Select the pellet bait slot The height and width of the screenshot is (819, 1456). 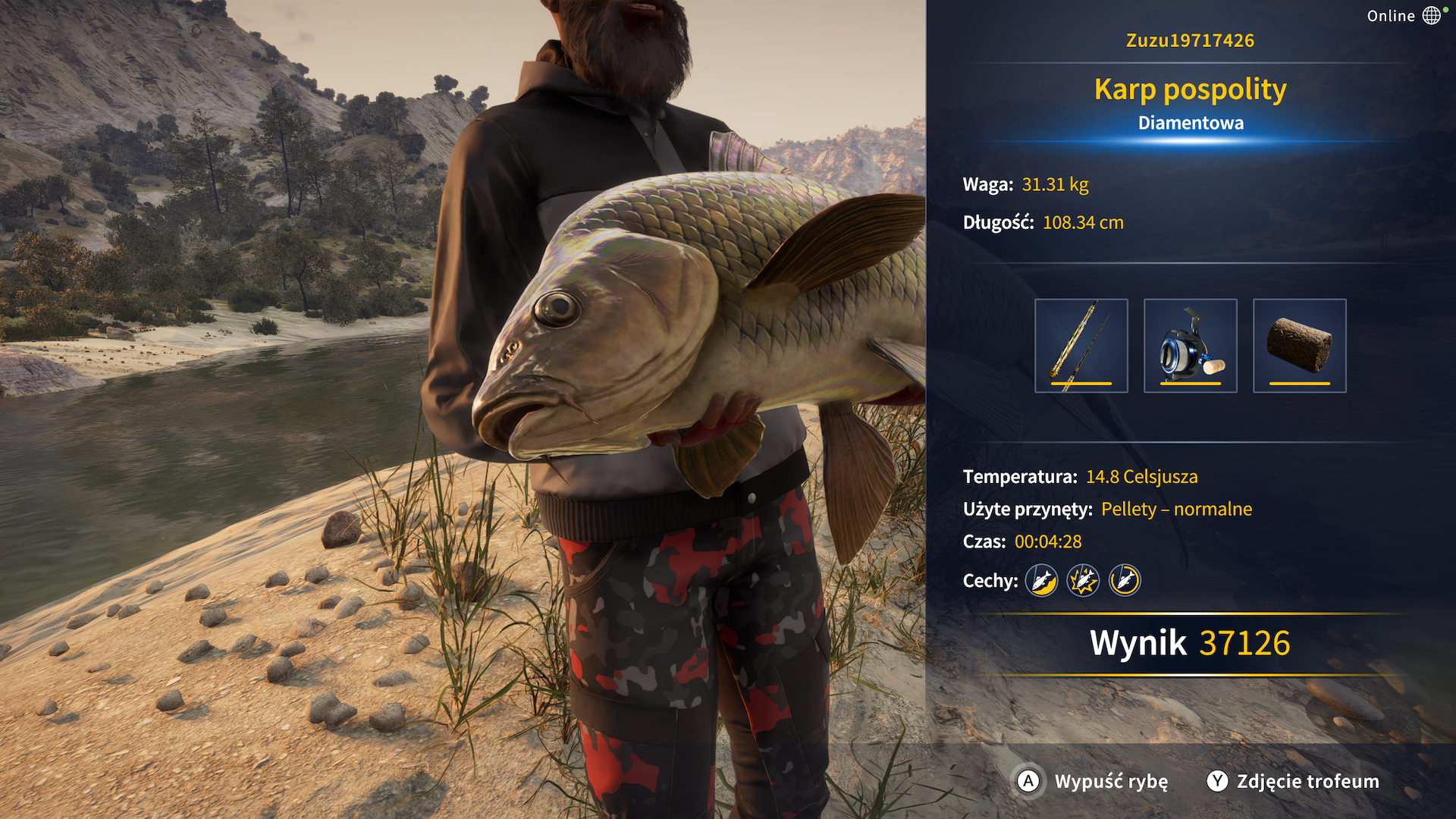coord(1299,346)
